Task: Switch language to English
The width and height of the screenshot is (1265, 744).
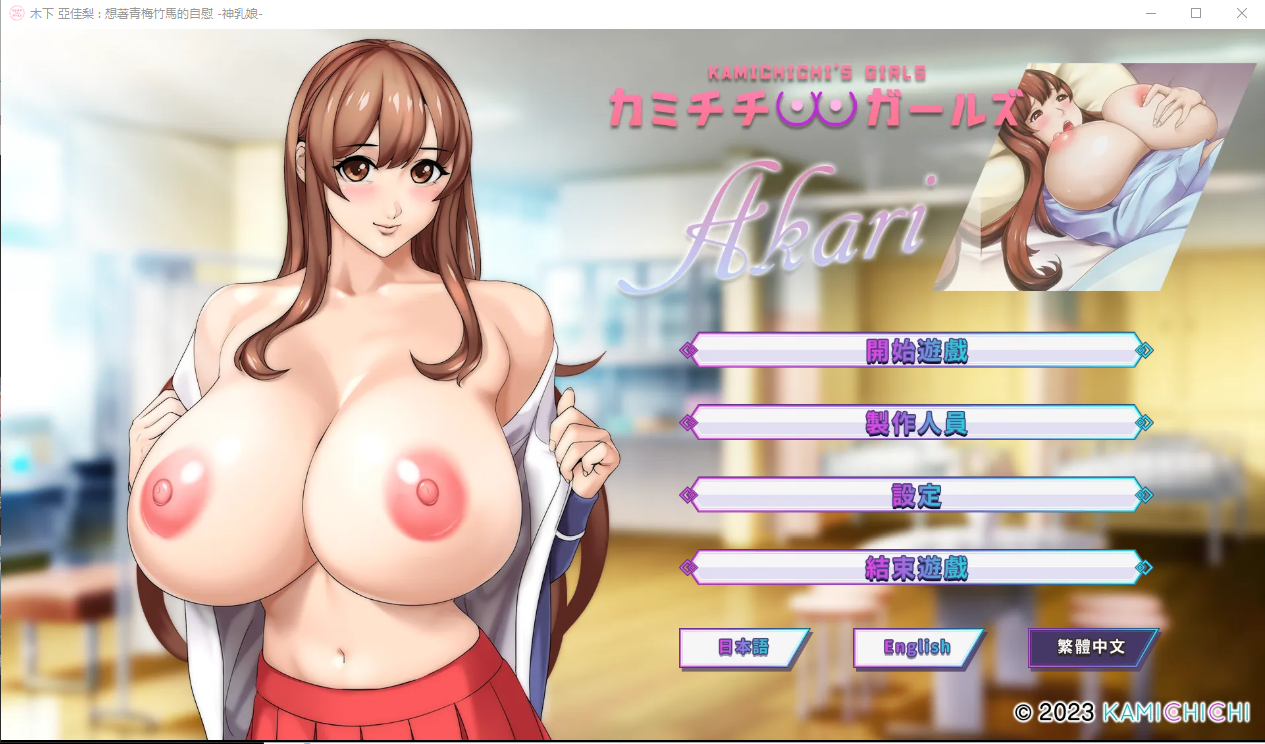Action: pos(917,647)
